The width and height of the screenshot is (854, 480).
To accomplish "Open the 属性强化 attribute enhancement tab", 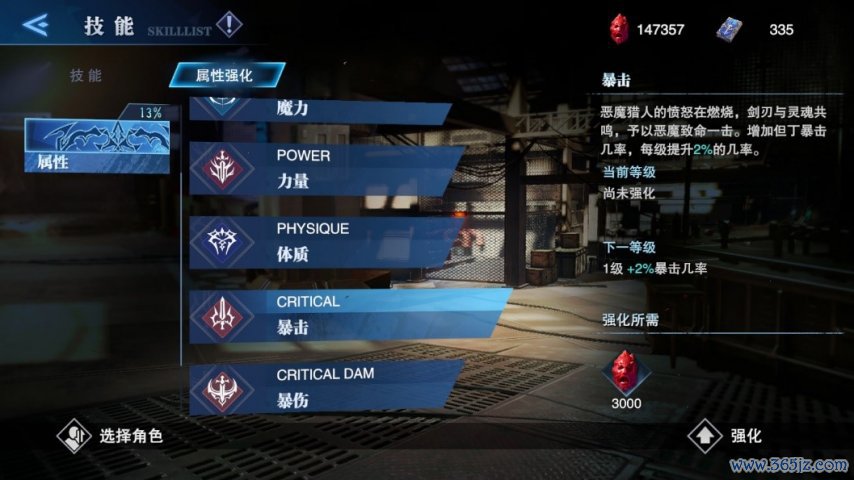I will pos(226,75).
